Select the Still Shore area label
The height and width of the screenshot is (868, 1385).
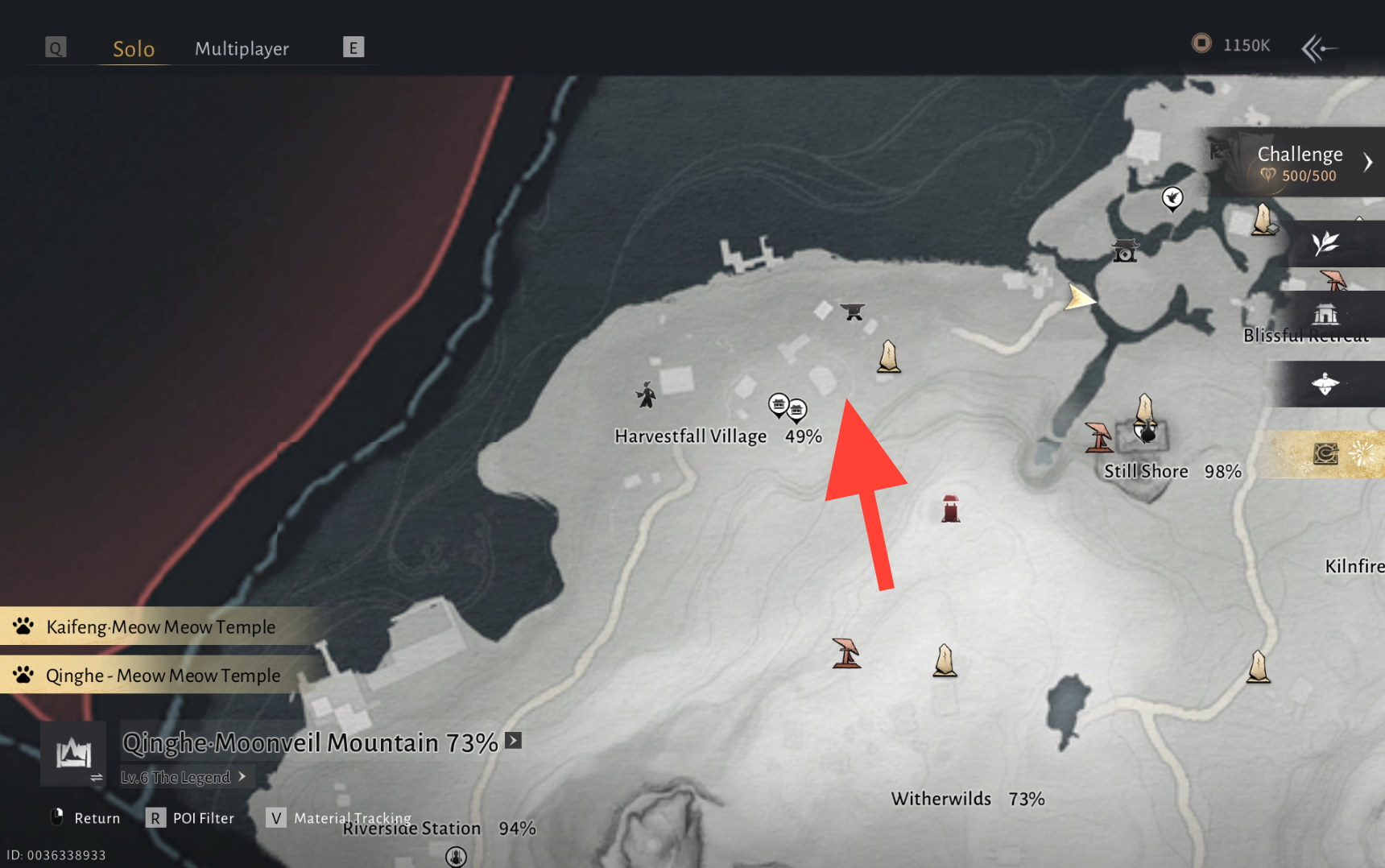[1146, 472]
